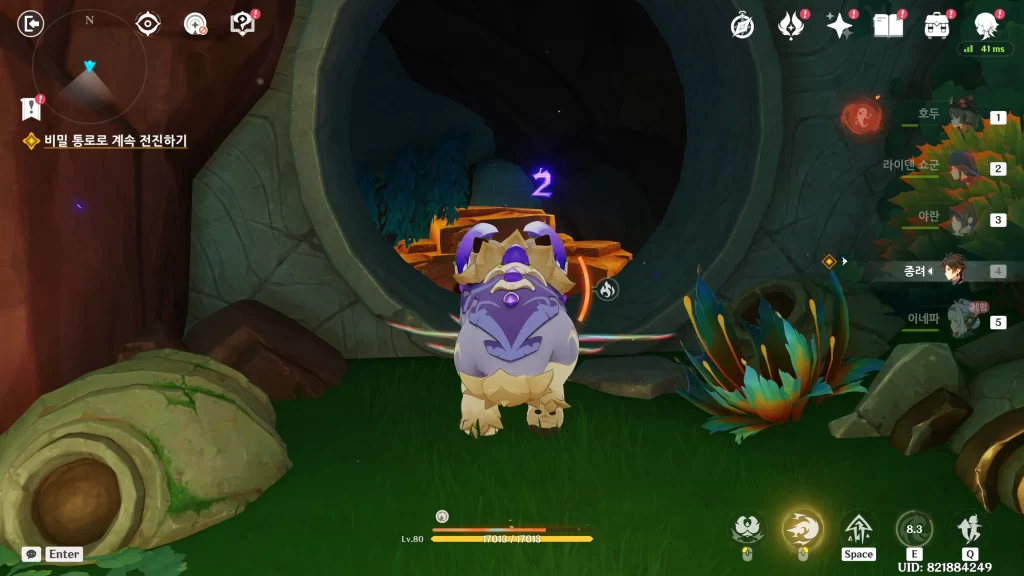Activate the eye-shaped elemental sight icon
1024x576 pixels.
(x=148, y=23)
